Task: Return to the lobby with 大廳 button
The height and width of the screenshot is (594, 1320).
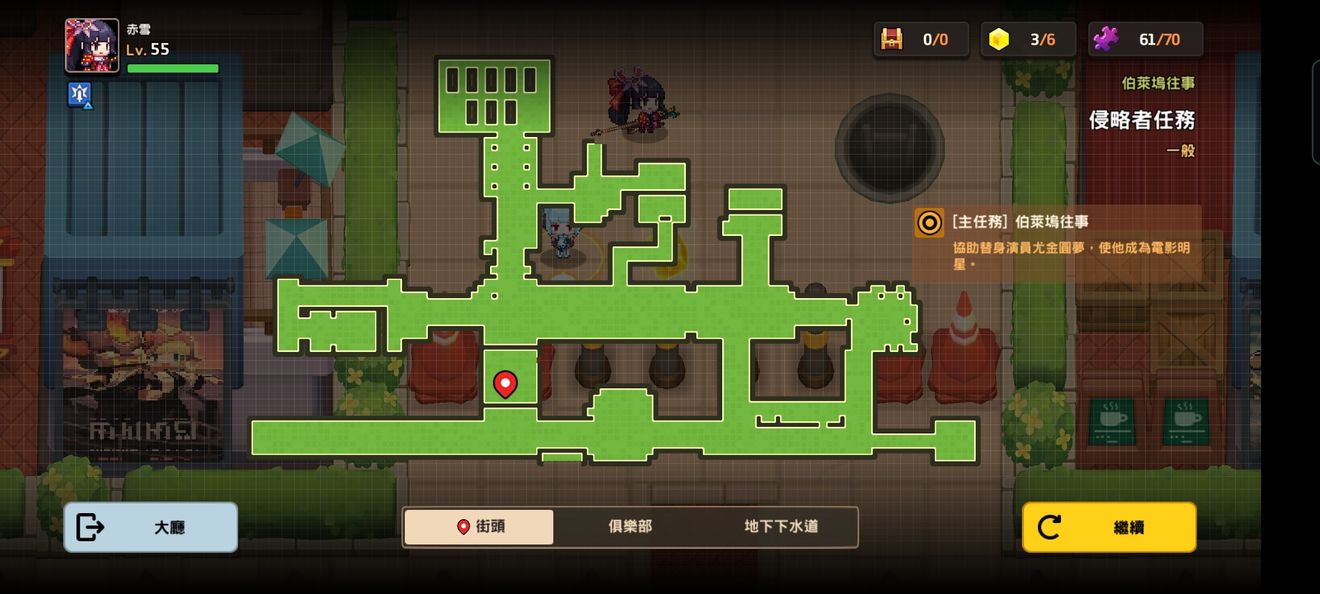Action: coord(151,527)
